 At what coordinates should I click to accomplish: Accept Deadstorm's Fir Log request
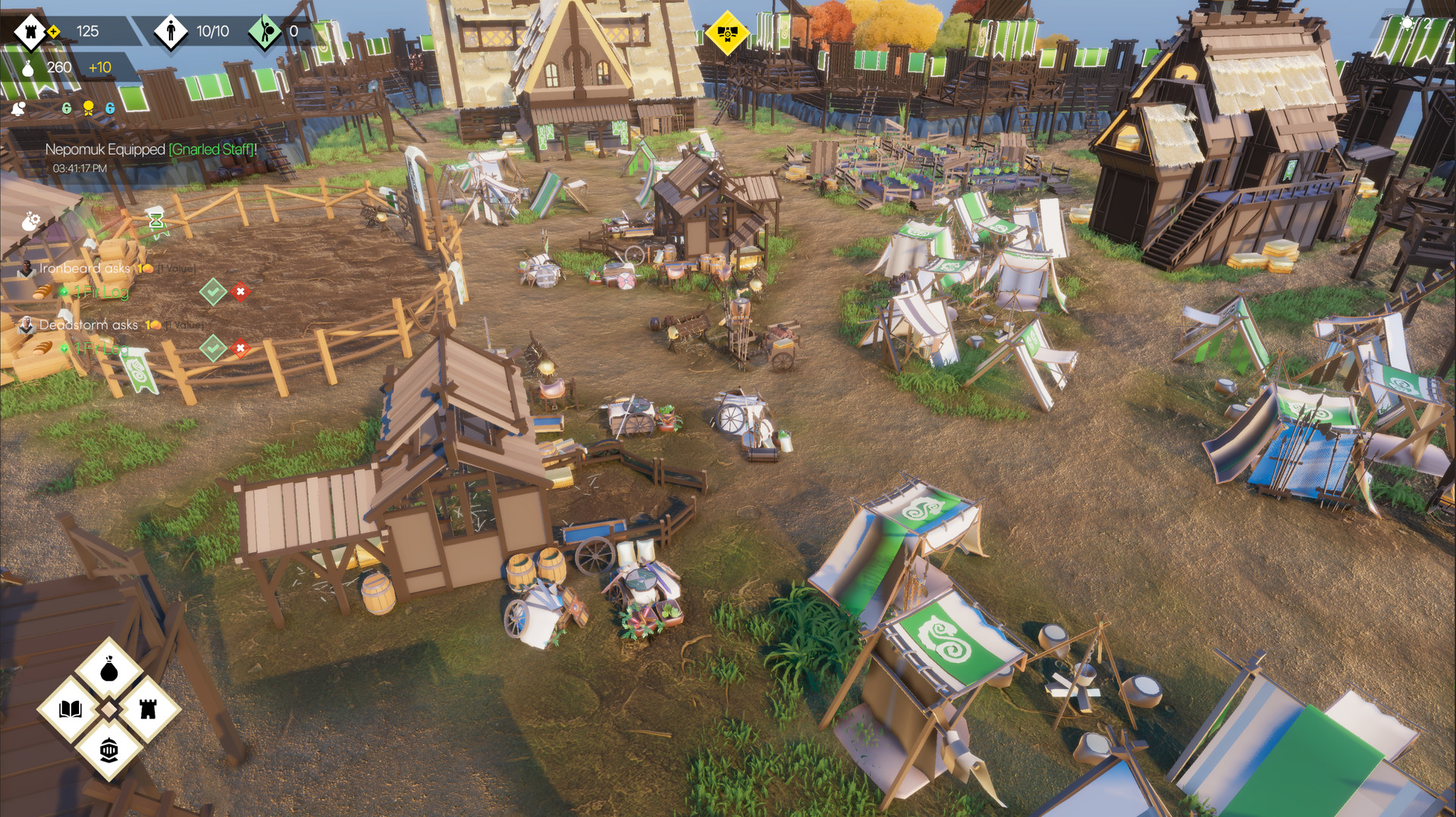213,349
